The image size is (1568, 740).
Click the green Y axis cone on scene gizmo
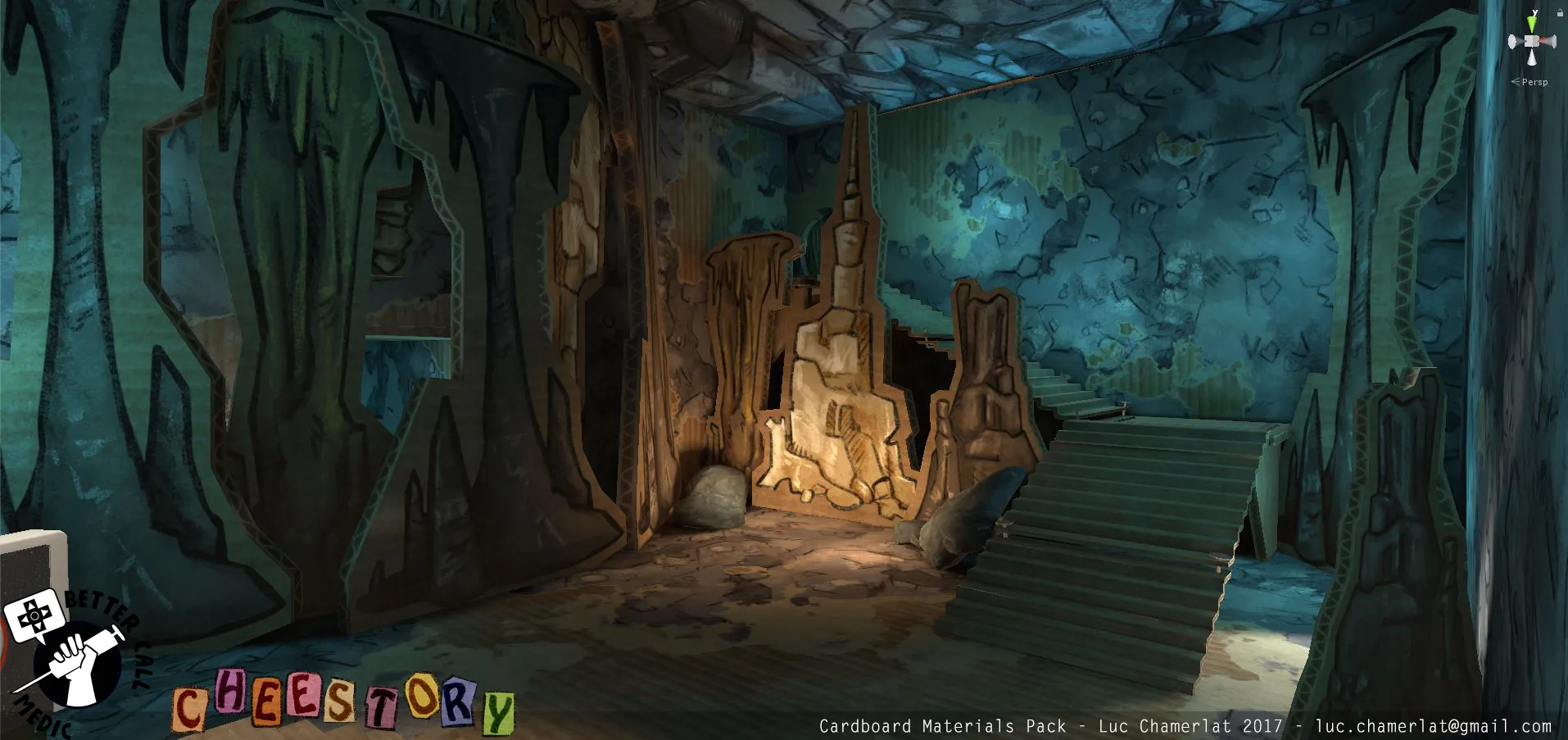pyautogui.click(x=1532, y=22)
